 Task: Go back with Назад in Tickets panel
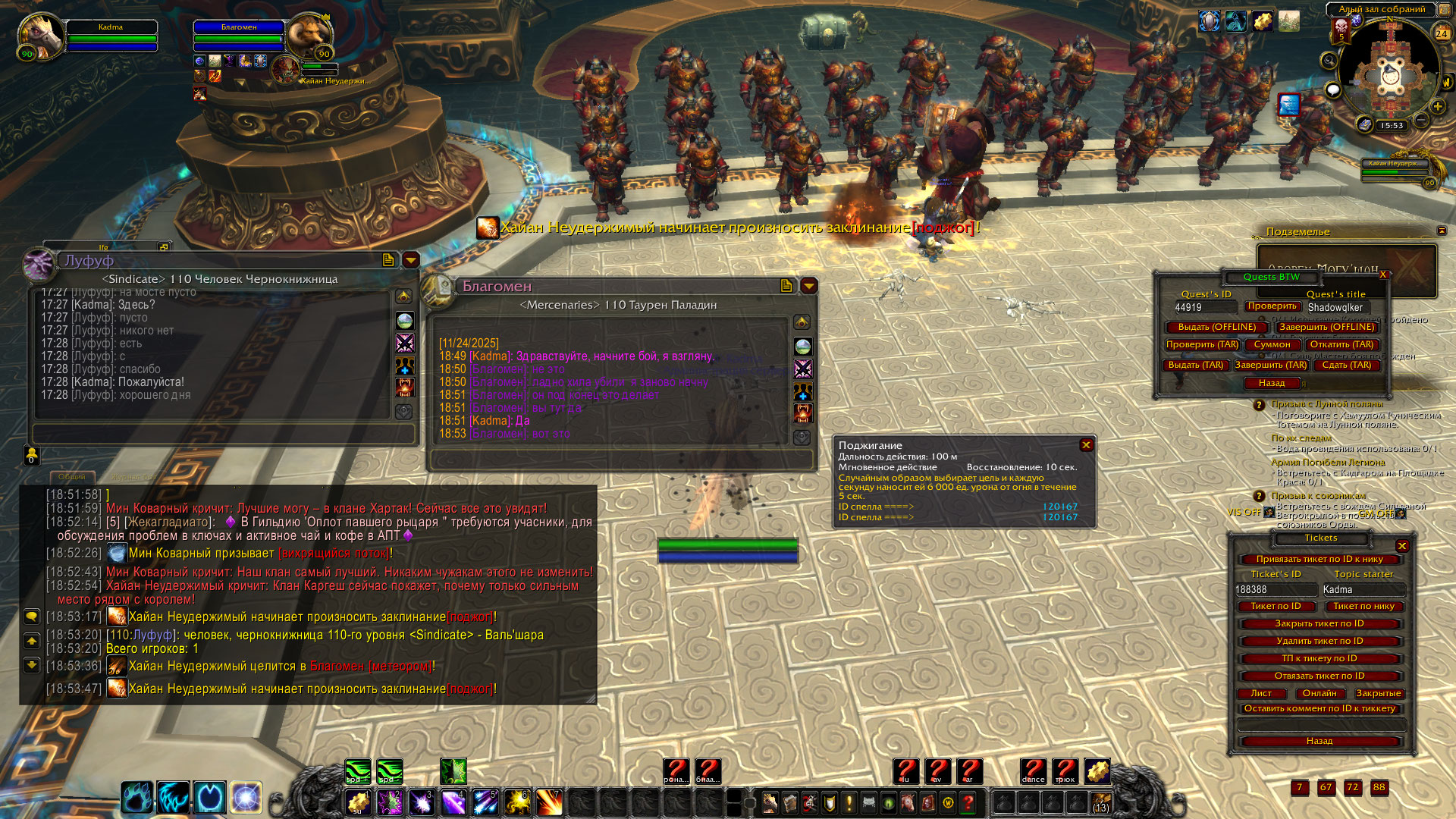1319,741
